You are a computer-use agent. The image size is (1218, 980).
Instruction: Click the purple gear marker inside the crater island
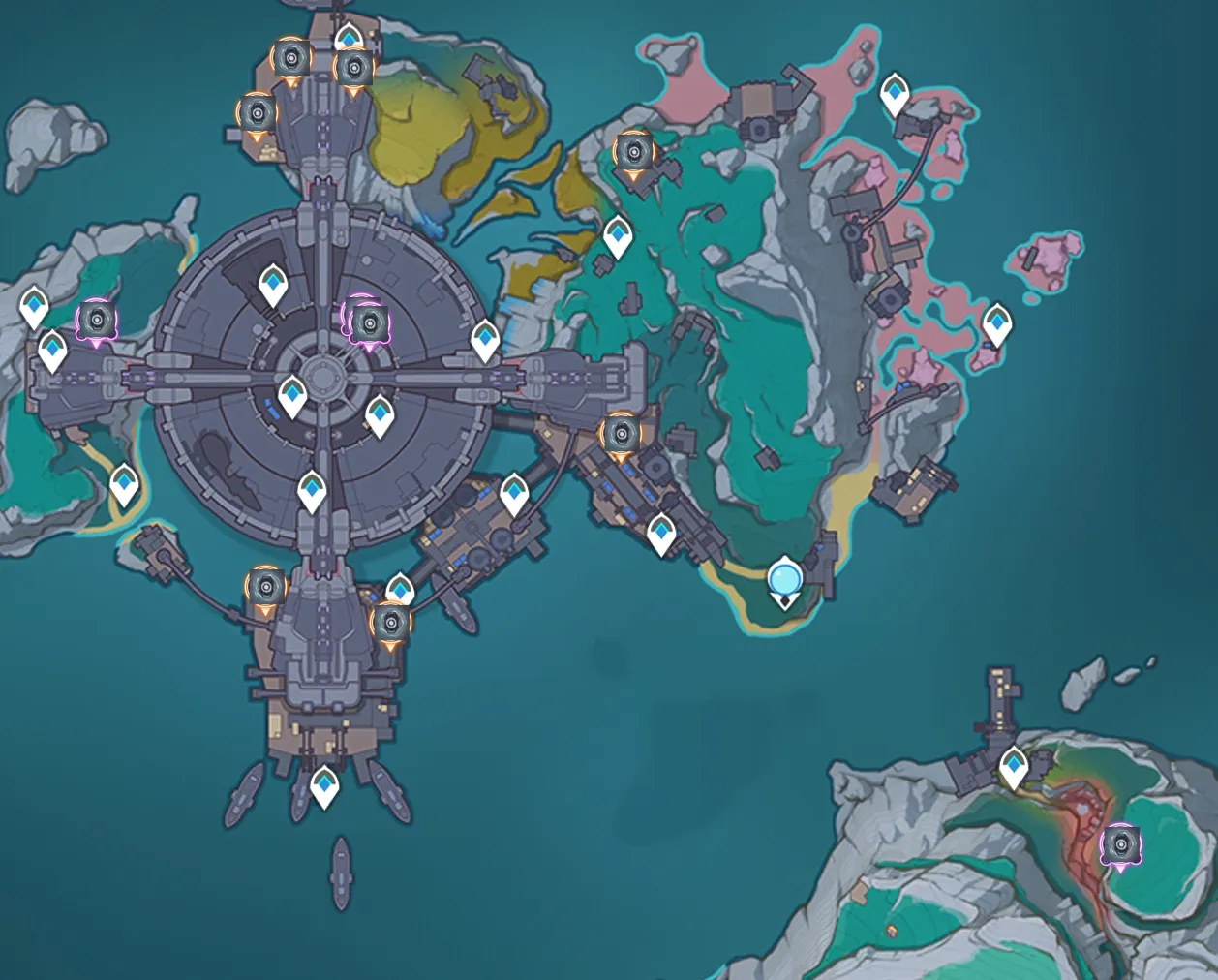coord(1120,845)
